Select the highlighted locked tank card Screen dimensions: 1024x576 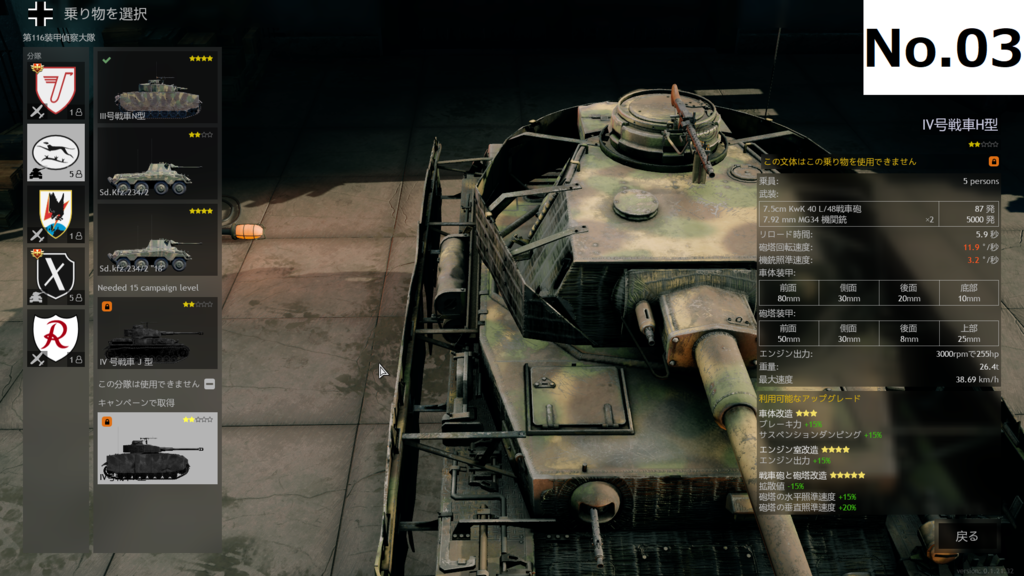[157, 448]
